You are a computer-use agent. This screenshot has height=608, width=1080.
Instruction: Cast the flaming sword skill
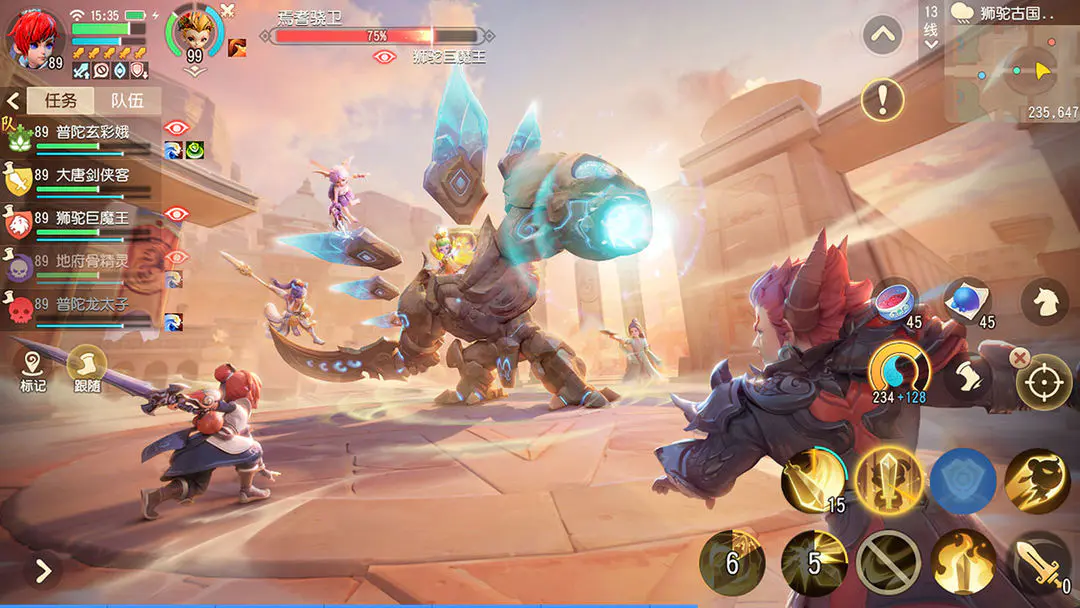click(x=963, y=562)
